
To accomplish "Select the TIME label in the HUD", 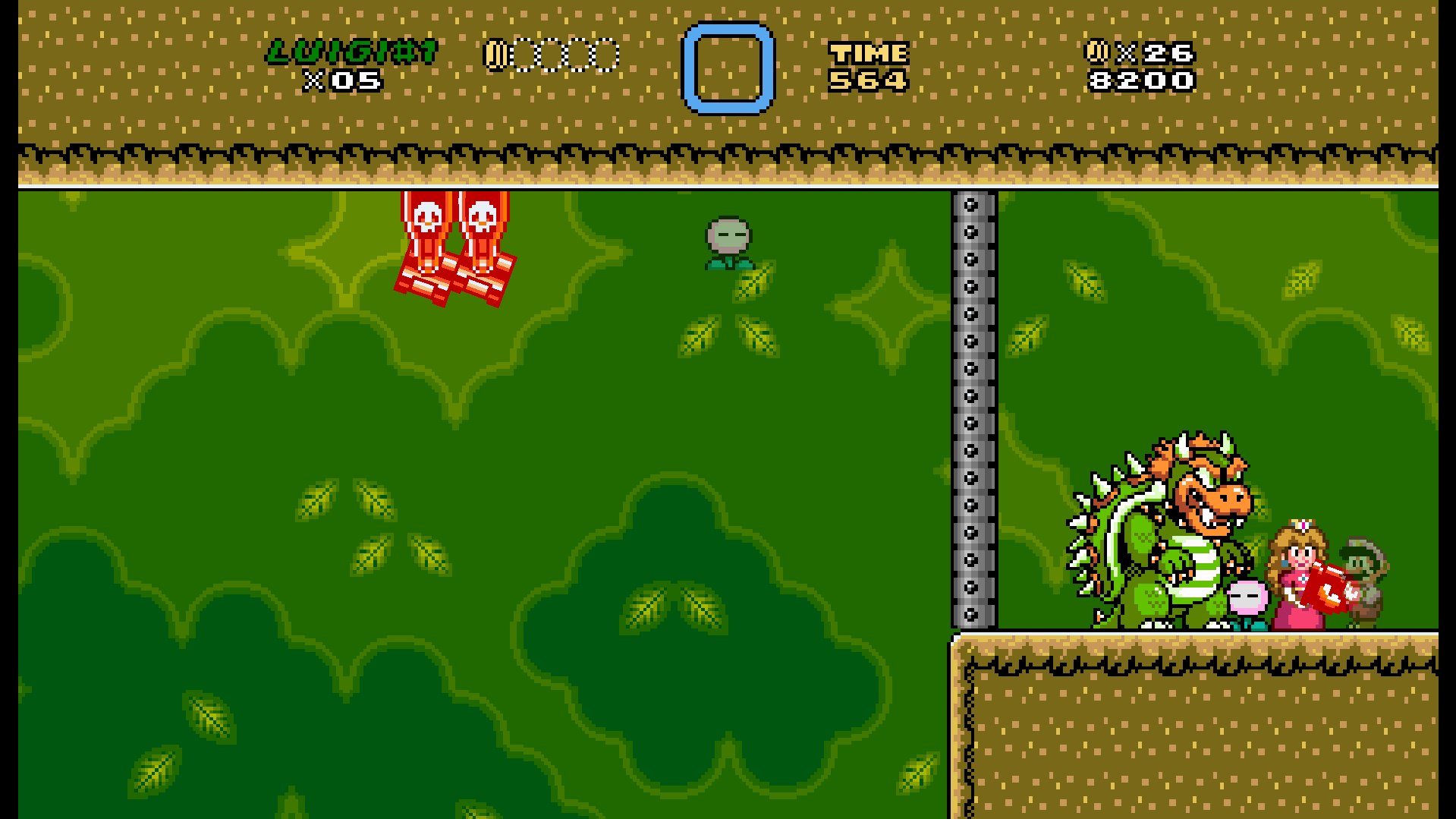I will pyautogui.click(x=869, y=52).
